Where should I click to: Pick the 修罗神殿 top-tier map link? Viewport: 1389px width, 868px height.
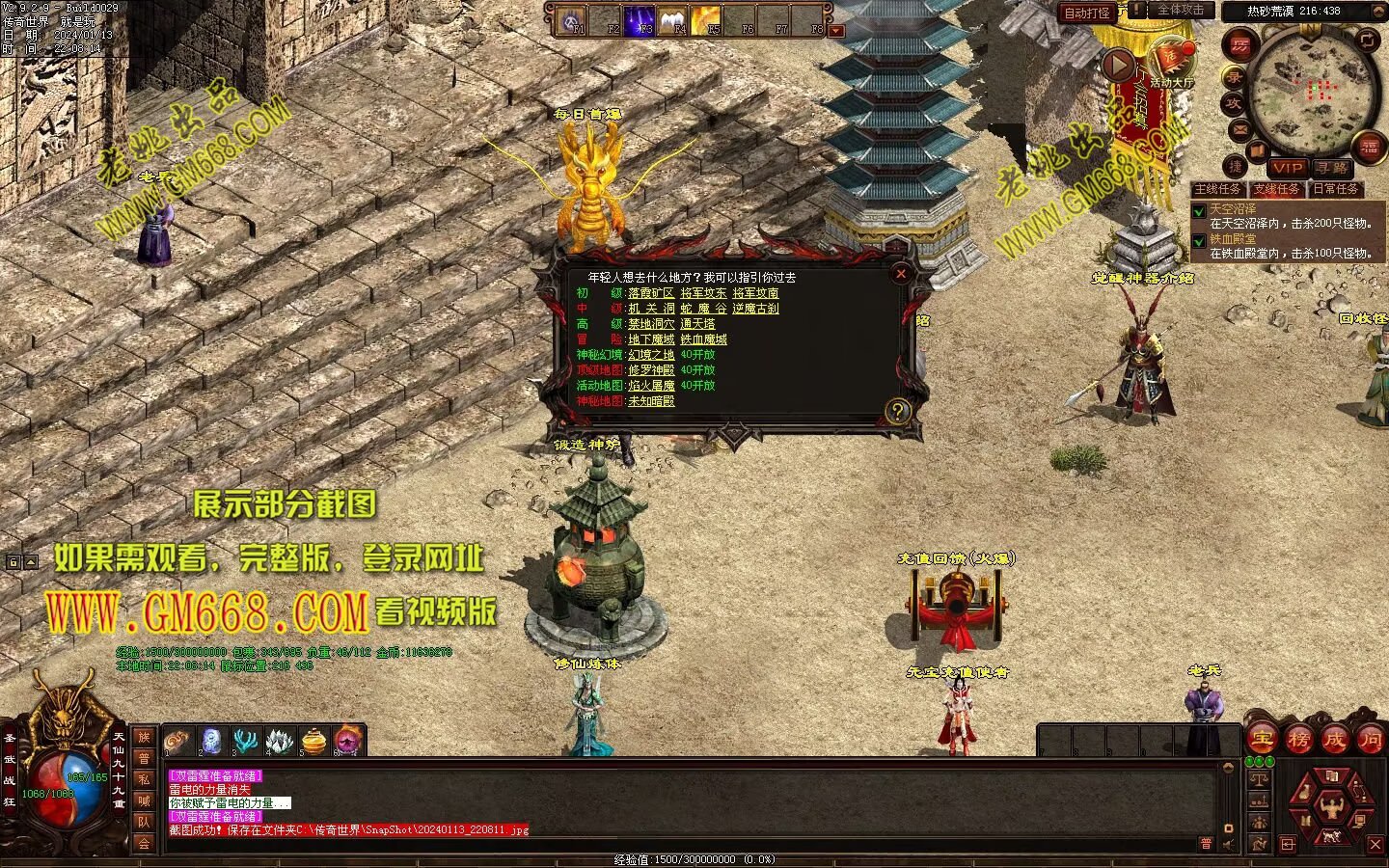651,370
